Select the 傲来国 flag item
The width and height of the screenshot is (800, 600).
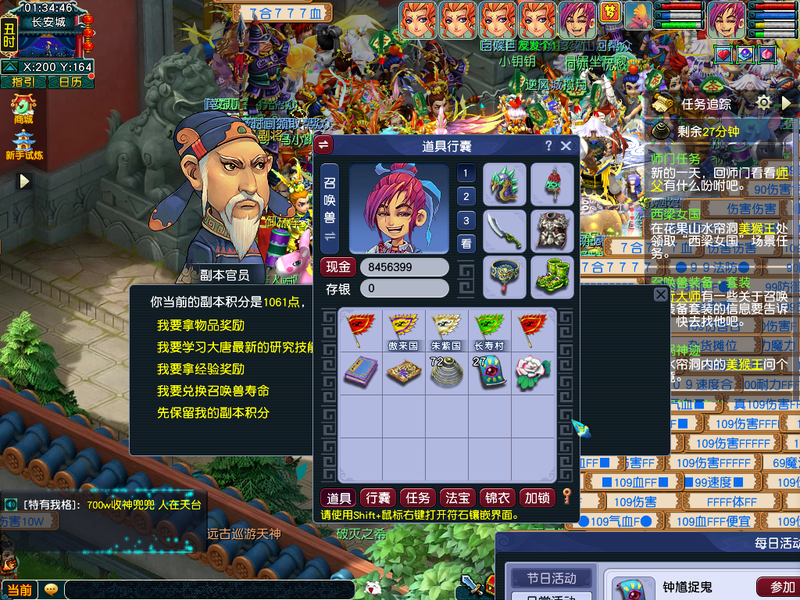pyautogui.click(x=402, y=329)
